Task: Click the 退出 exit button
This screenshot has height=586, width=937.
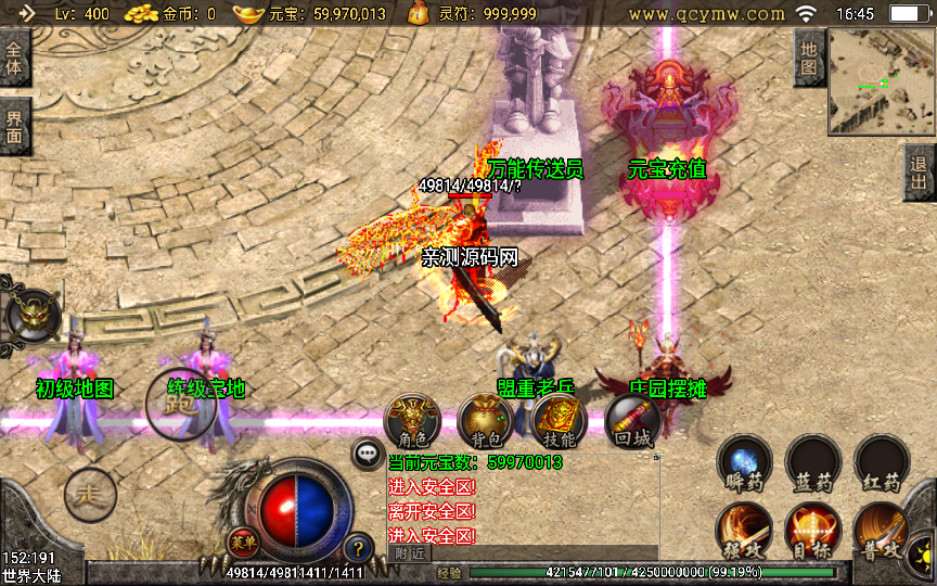Action: 918,173
